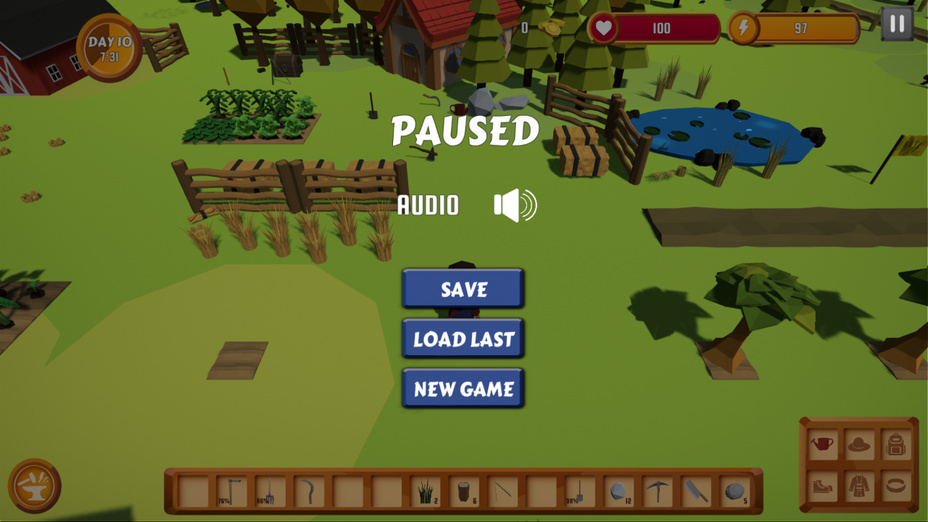
Task: Select the hoe in the hotbar
Action: [x=232, y=491]
